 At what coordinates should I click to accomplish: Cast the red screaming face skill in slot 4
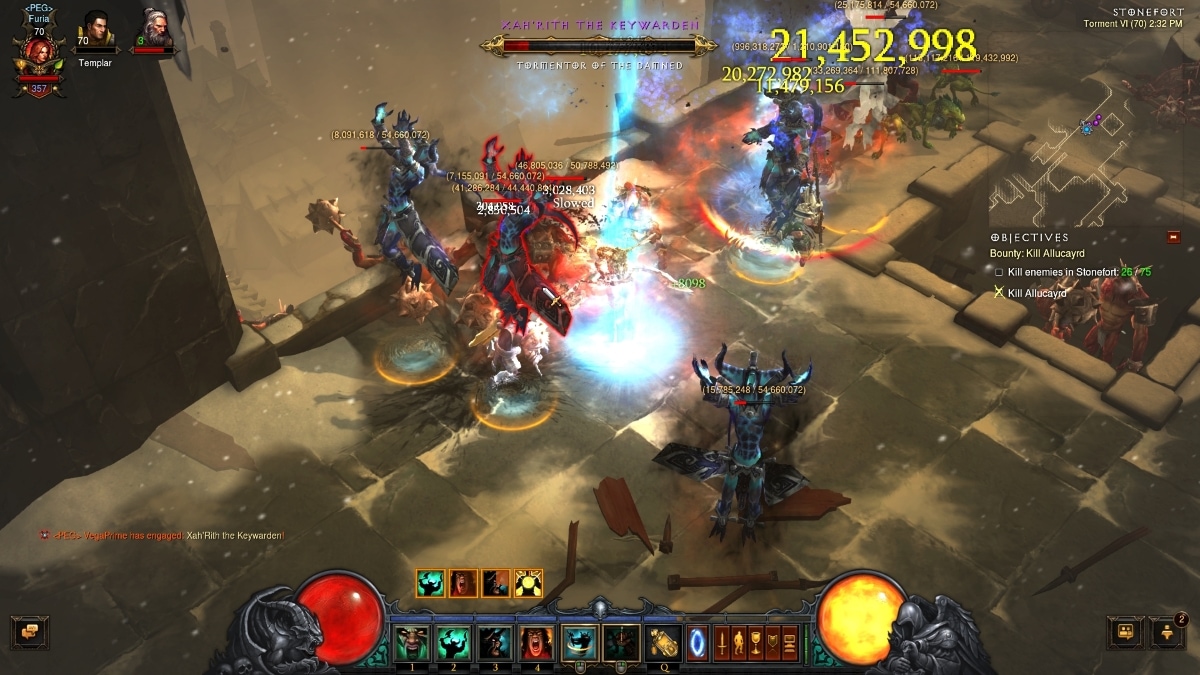535,641
